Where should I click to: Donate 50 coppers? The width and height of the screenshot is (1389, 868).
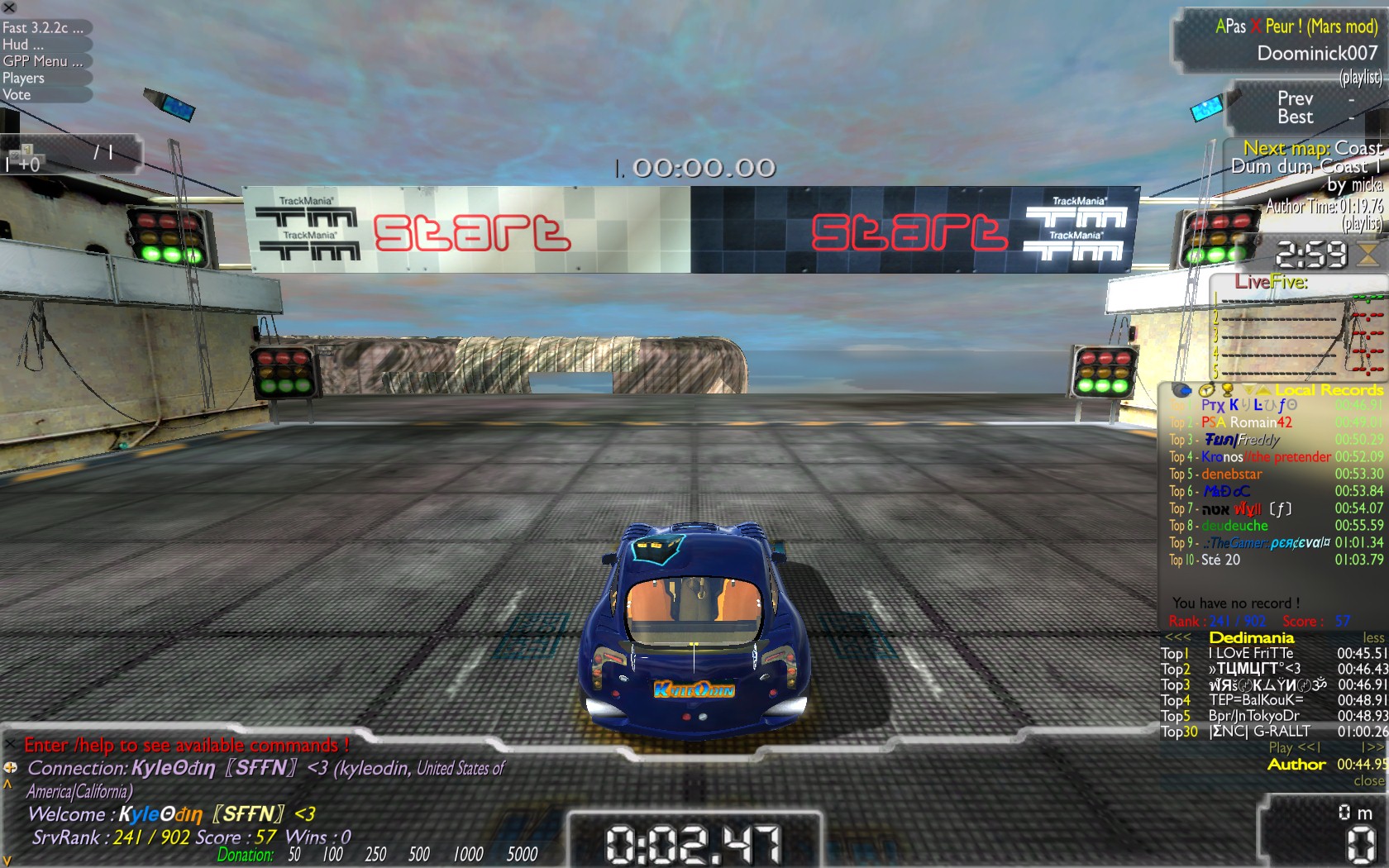point(294,855)
